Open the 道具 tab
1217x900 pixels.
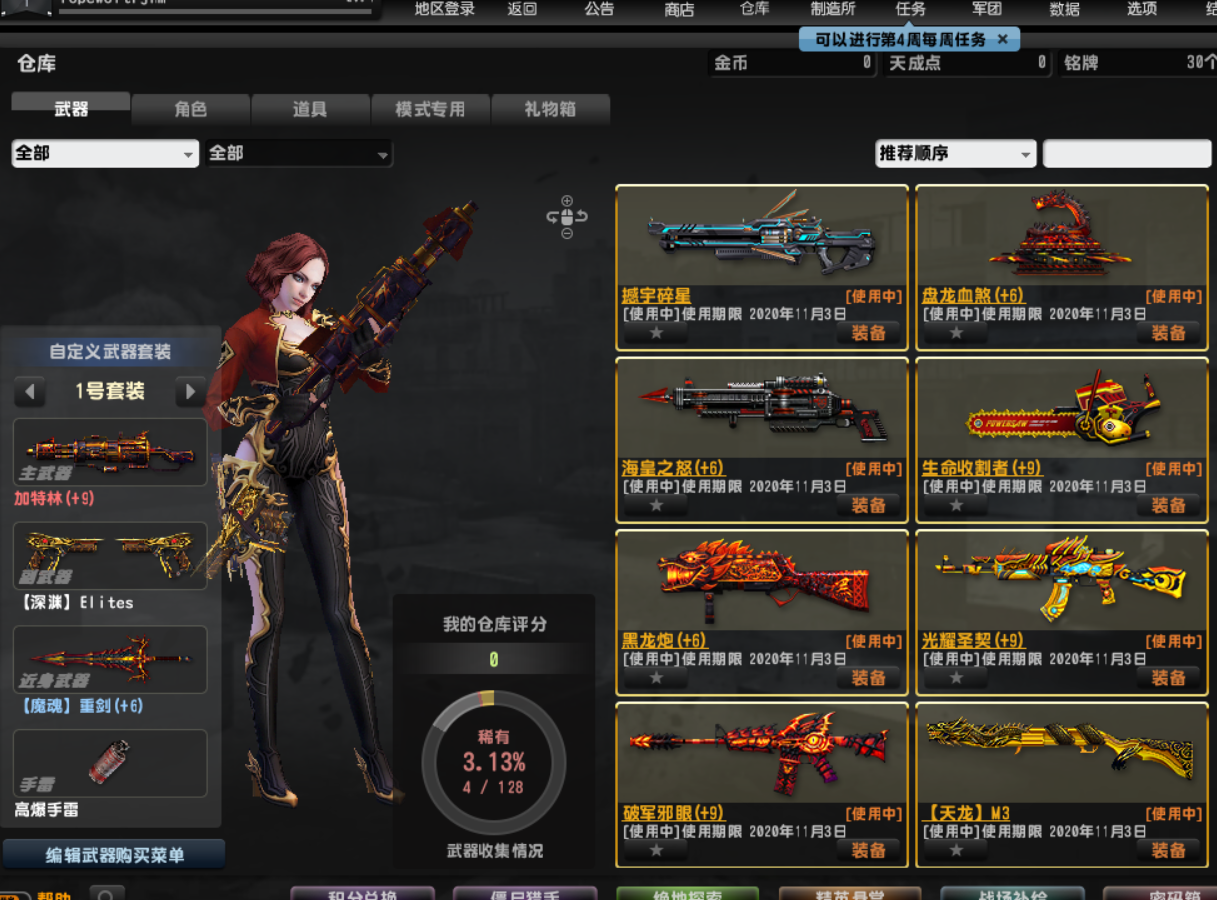[x=310, y=109]
